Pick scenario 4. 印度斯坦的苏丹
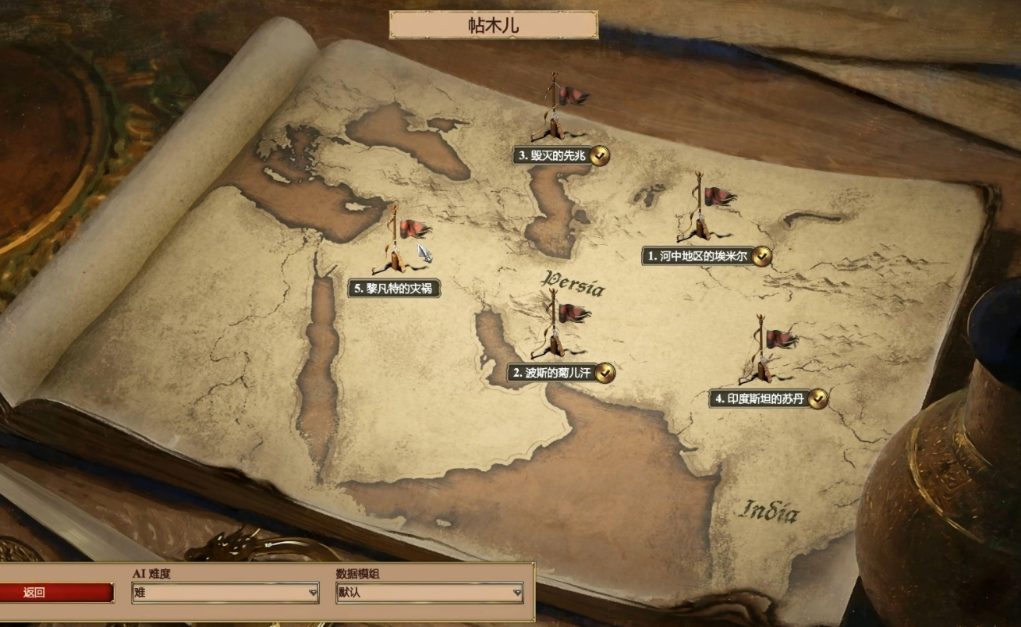The width and height of the screenshot is (1021, 627). 760,399
